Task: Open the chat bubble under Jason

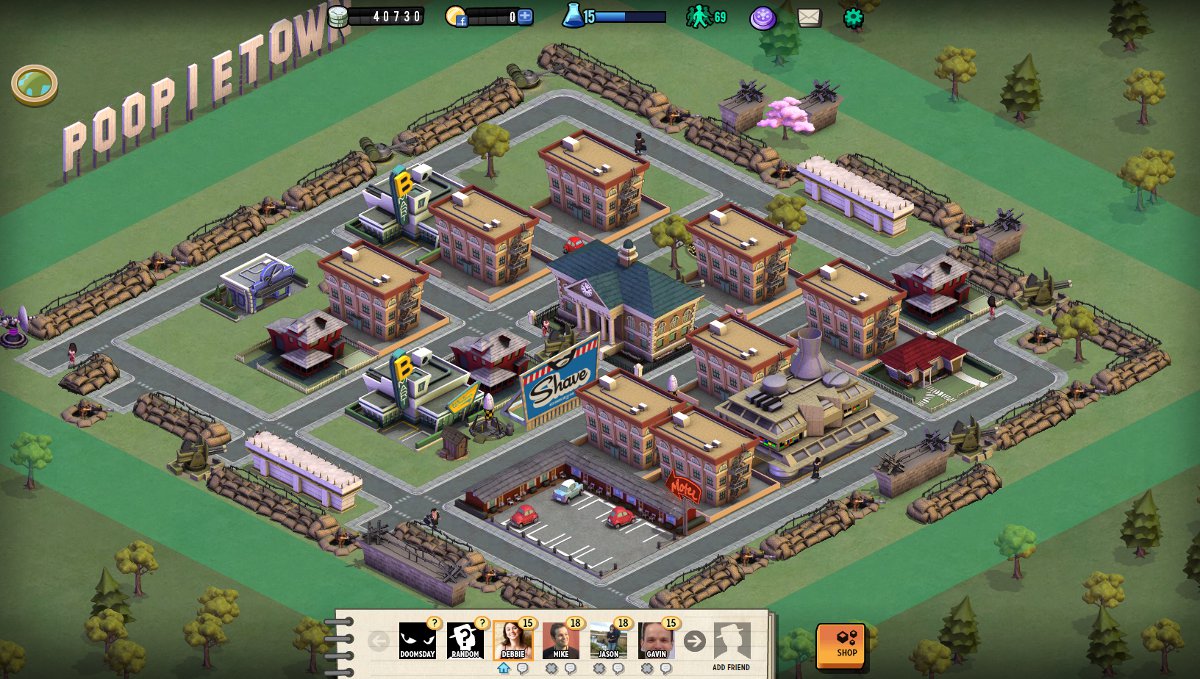Action: (x=618, y=668)
